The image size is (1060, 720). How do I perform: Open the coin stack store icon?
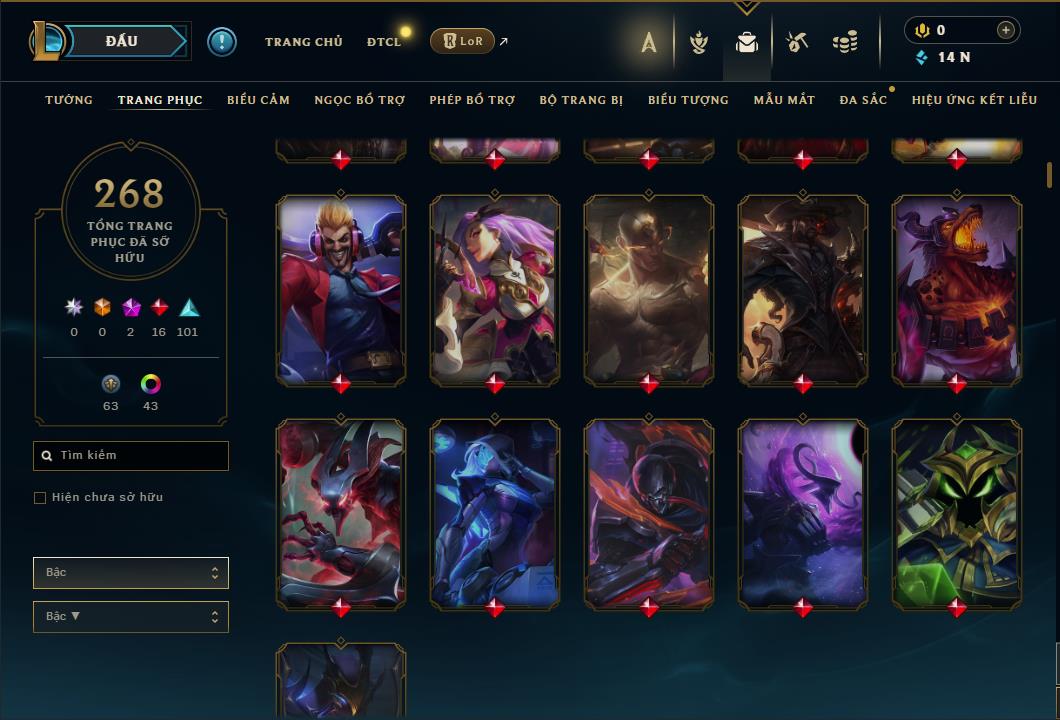[x=845, y=42]
